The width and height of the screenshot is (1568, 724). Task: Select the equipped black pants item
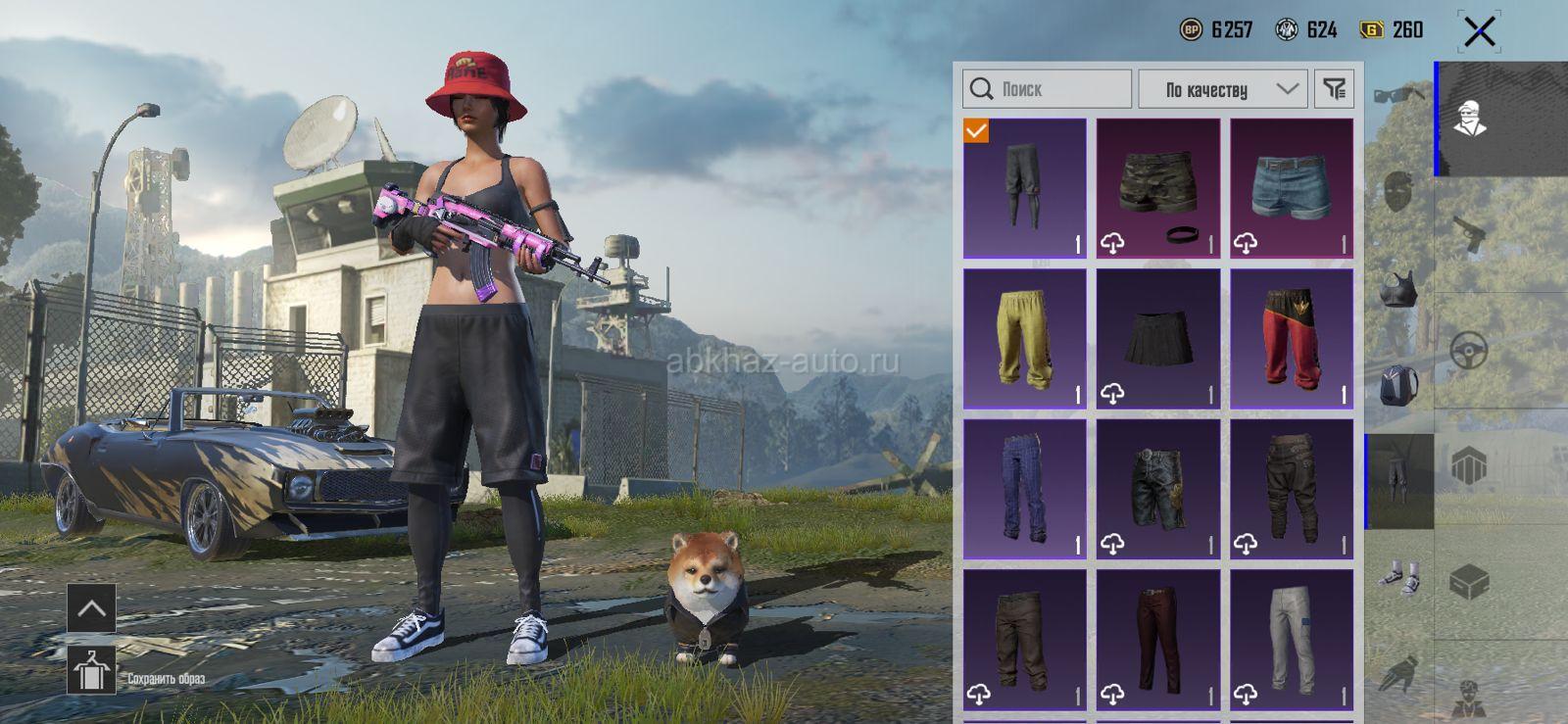(x=1025, y=188)
